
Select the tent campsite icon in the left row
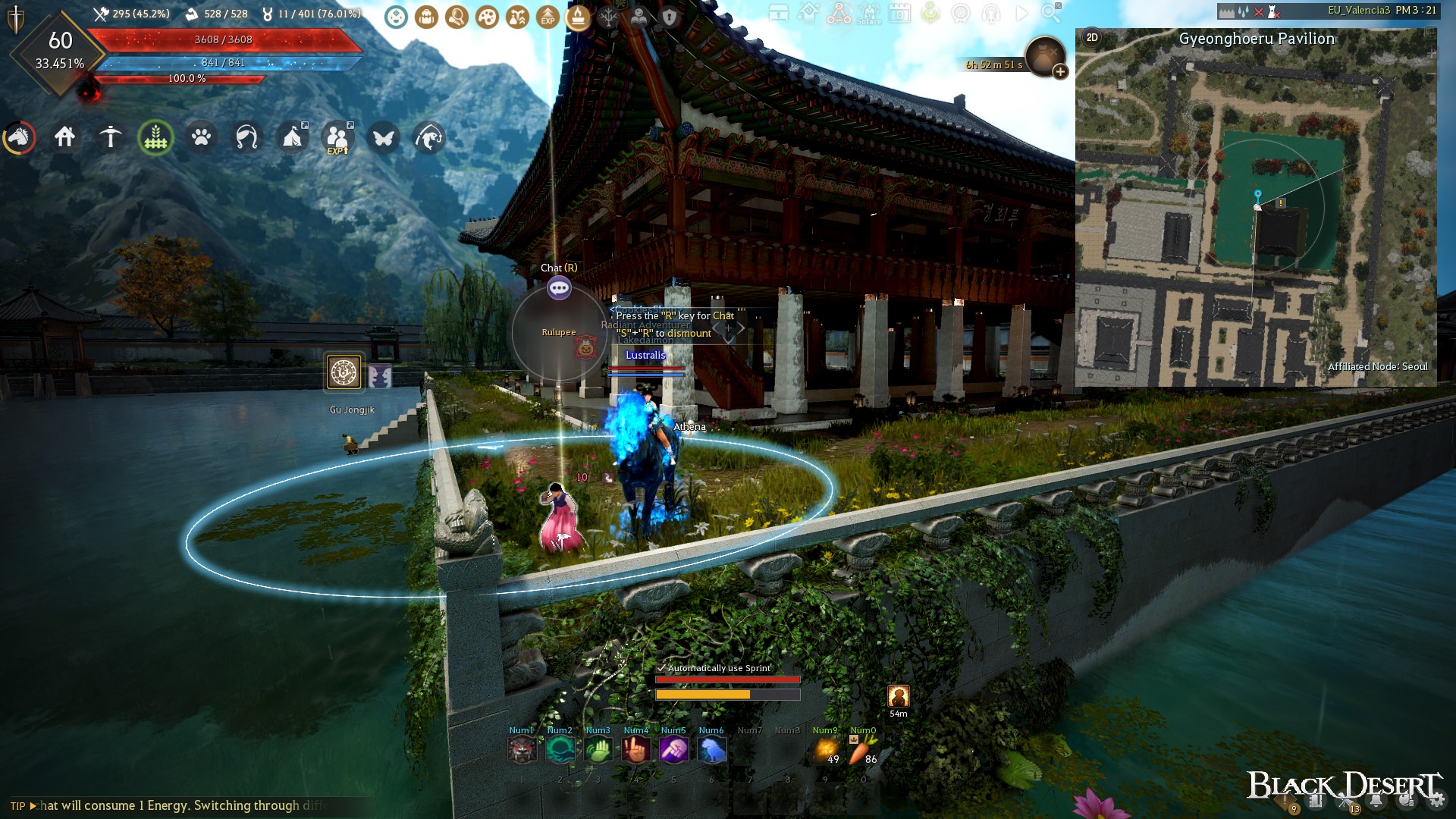[x=293, y=137]
